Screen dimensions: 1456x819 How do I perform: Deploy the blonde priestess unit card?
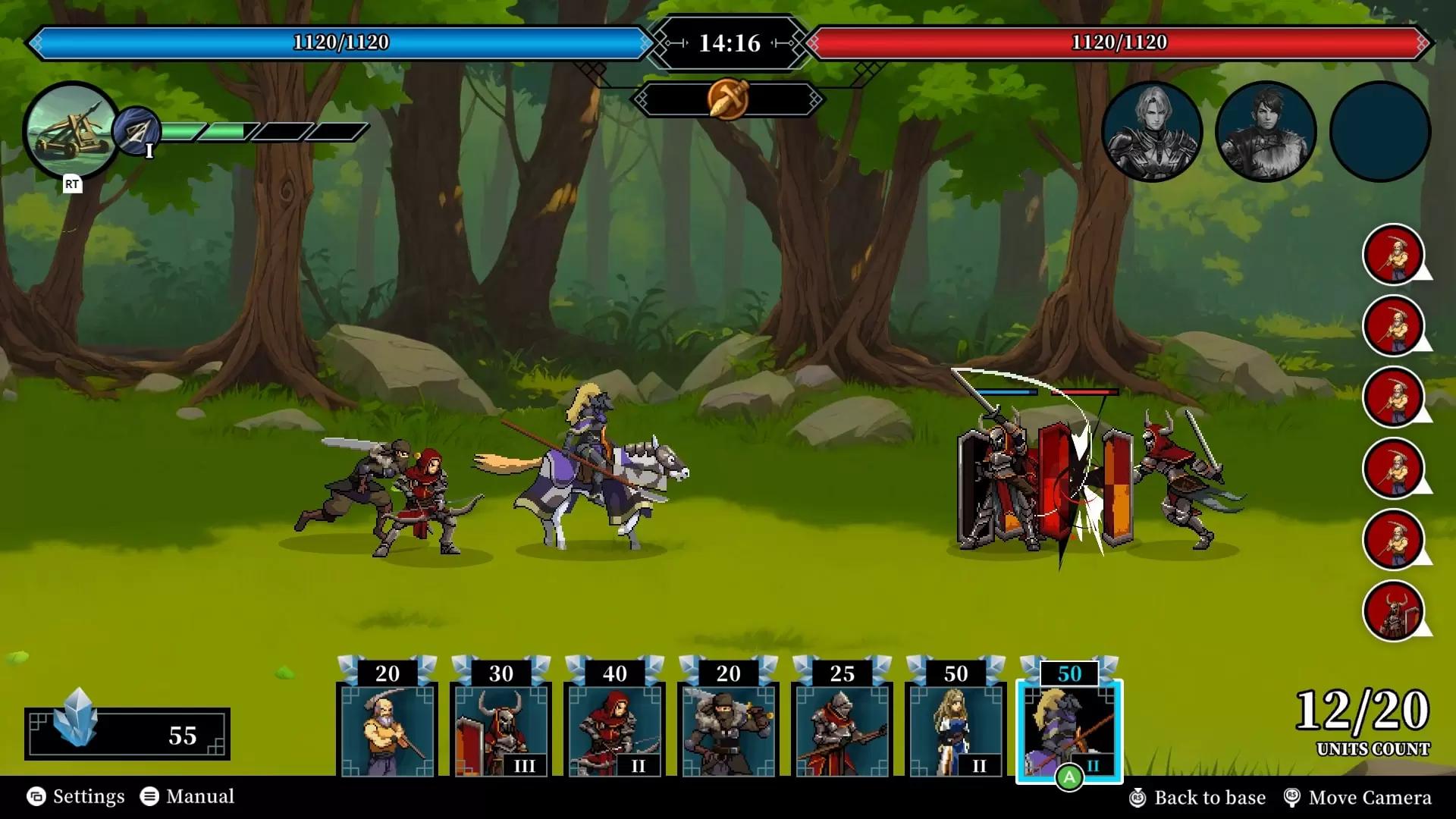[x=955, y=728]
